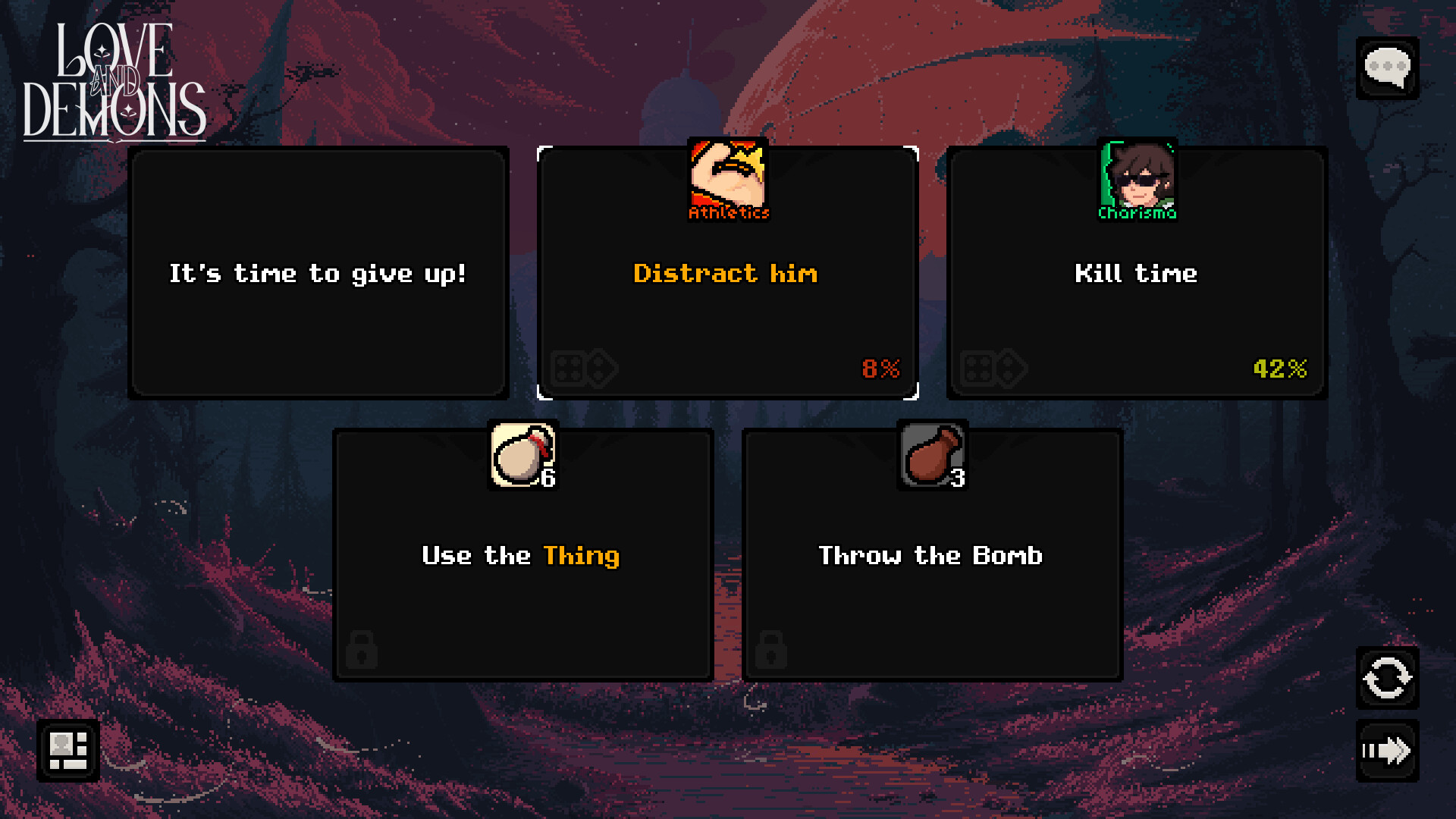
Task: Click the refresh choices icon at bottom right
Action: pyautogui.click(x=1388, y=679)
